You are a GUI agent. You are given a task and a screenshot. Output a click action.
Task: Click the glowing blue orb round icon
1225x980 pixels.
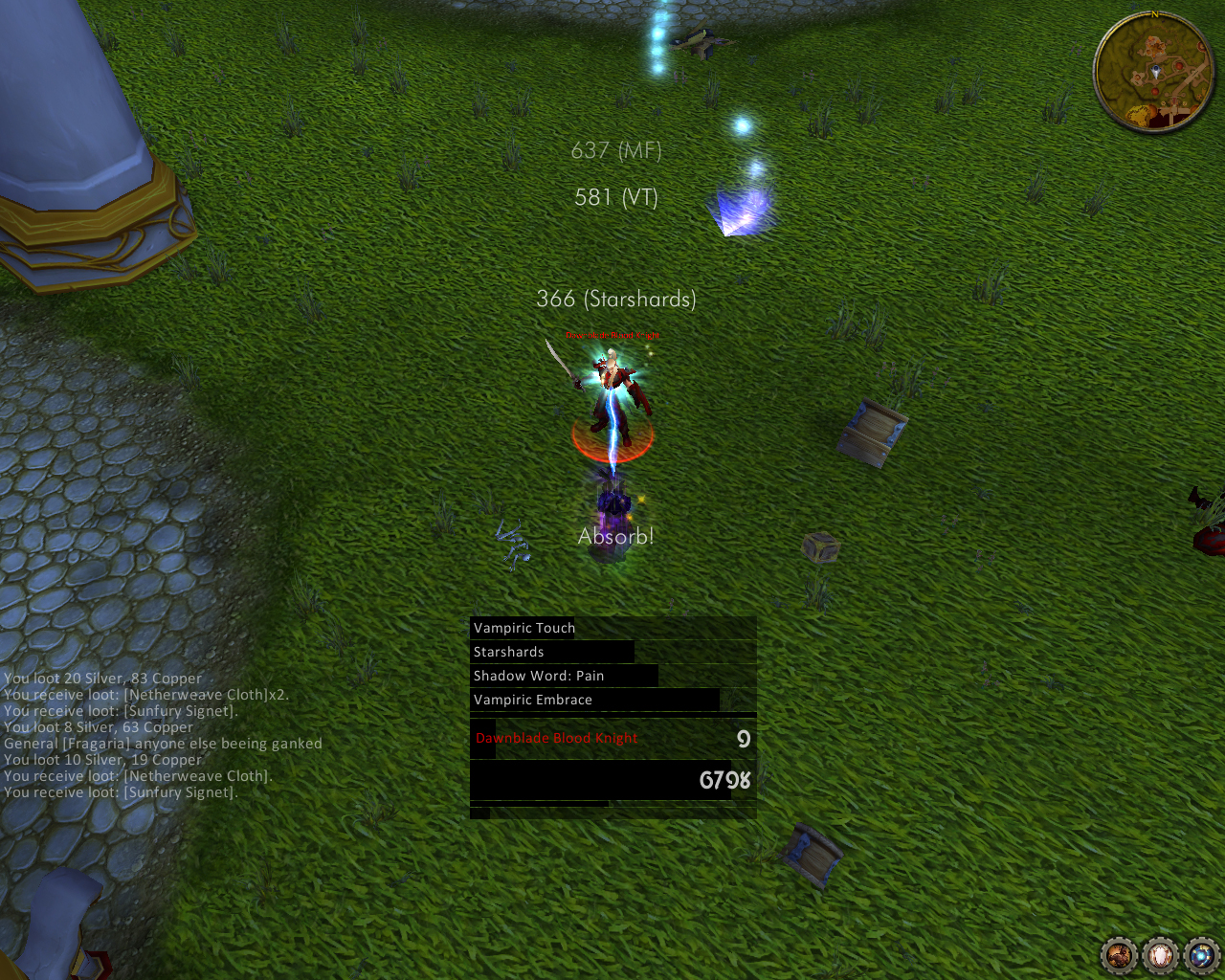pos(1201,954)
